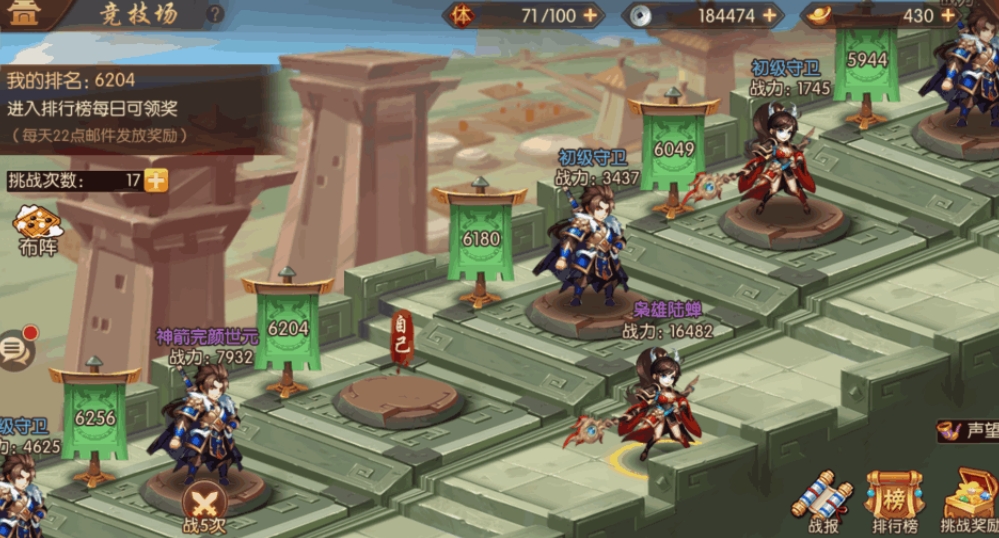999x538 pixels.
Task: Add silver coins via the plus button
Action: click(x=769, y=15)
